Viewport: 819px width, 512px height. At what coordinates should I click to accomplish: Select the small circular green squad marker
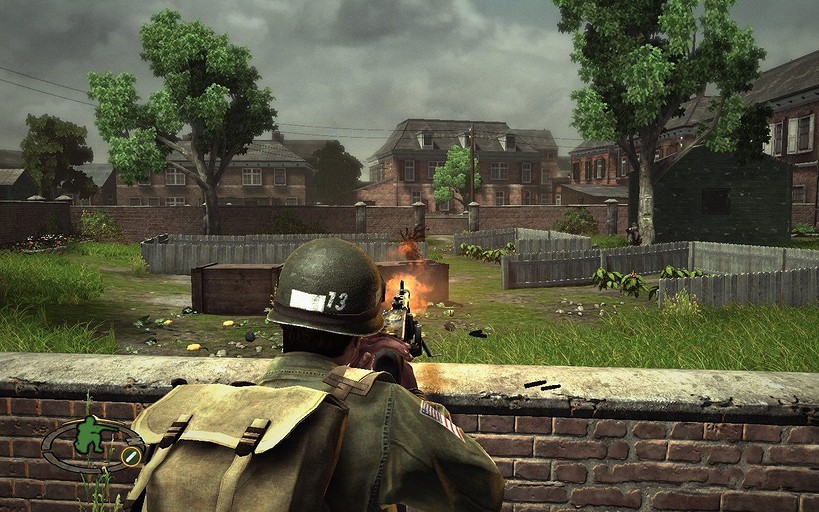130,456
